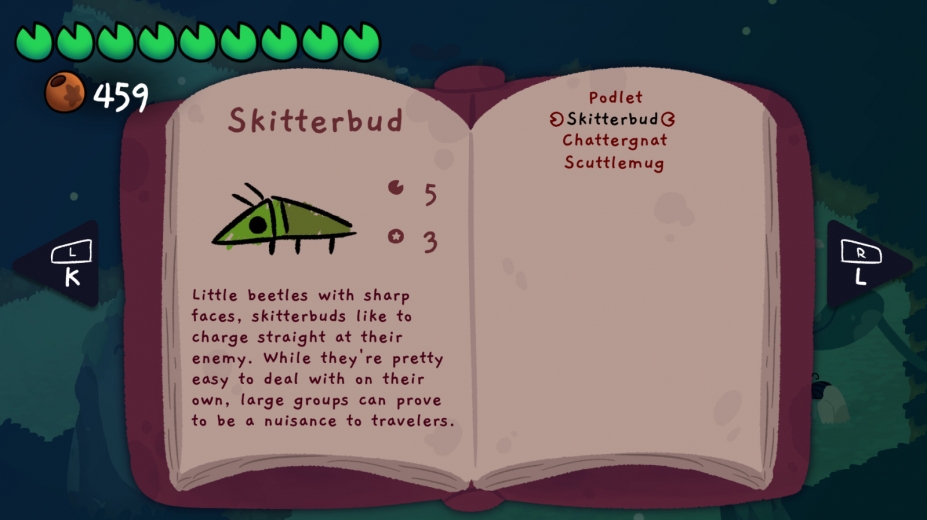Show the Scuttlemug entry

(614, 163)
